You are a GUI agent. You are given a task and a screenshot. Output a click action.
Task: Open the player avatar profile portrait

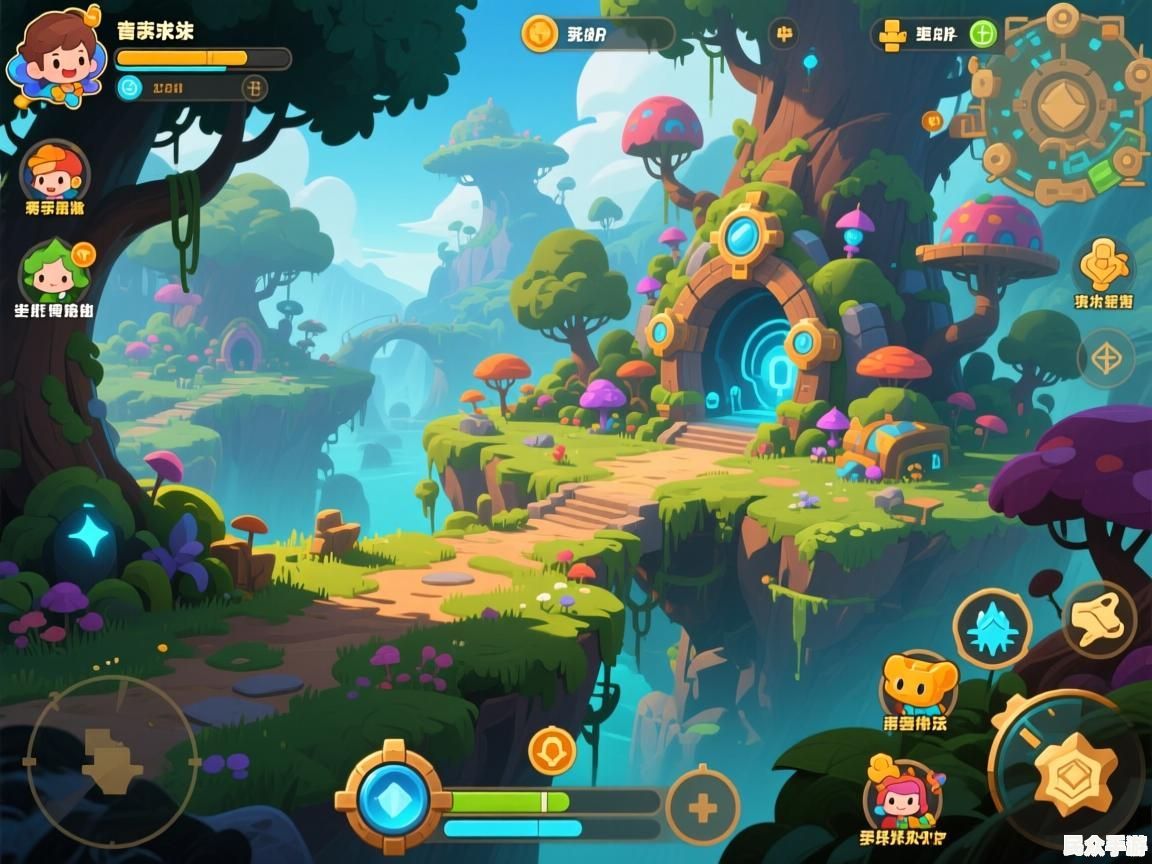point(55,57)
